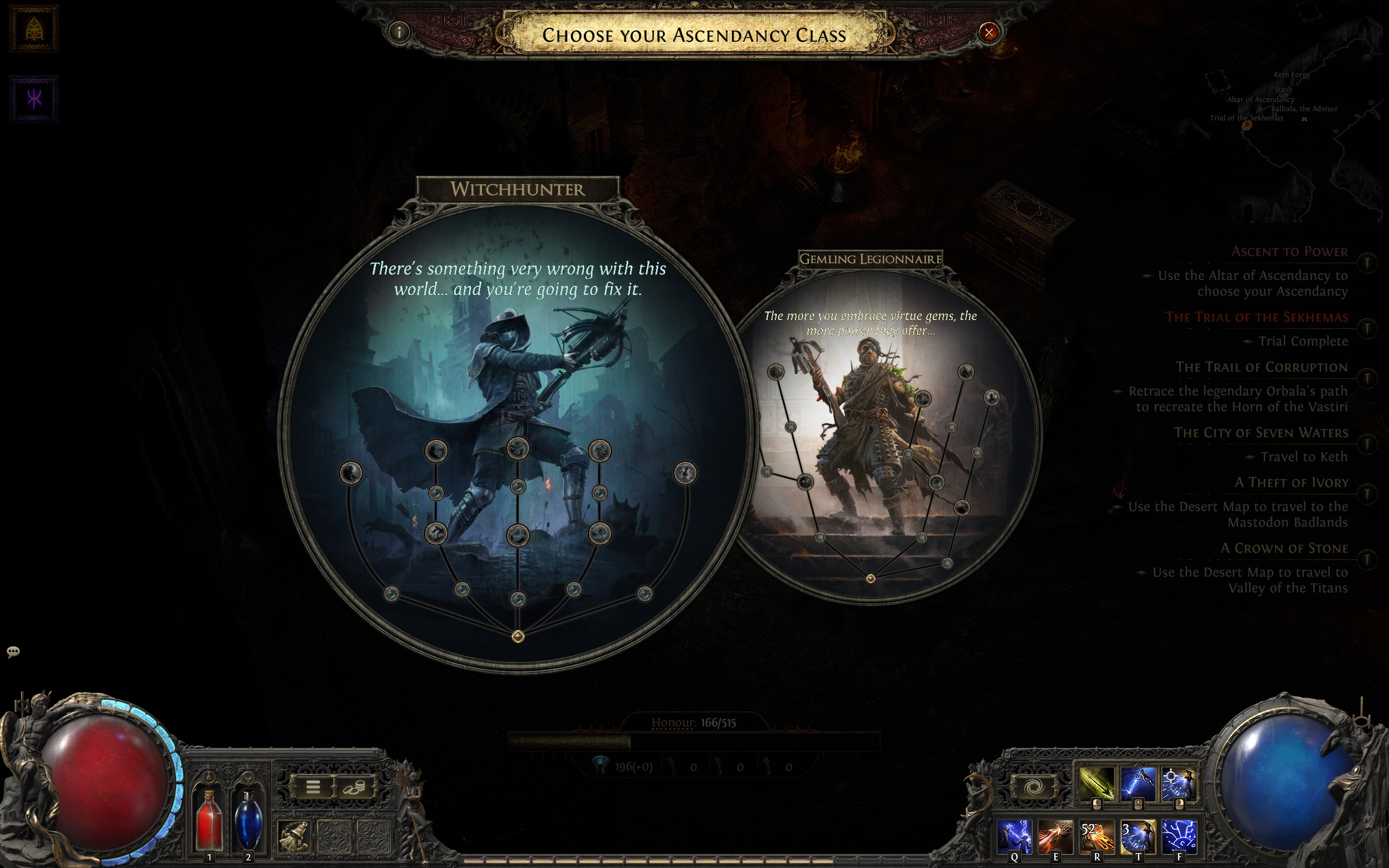Select the skill icon with crosshair symbol
The width and height of the screenshot is (1389, 868).
1179,782
